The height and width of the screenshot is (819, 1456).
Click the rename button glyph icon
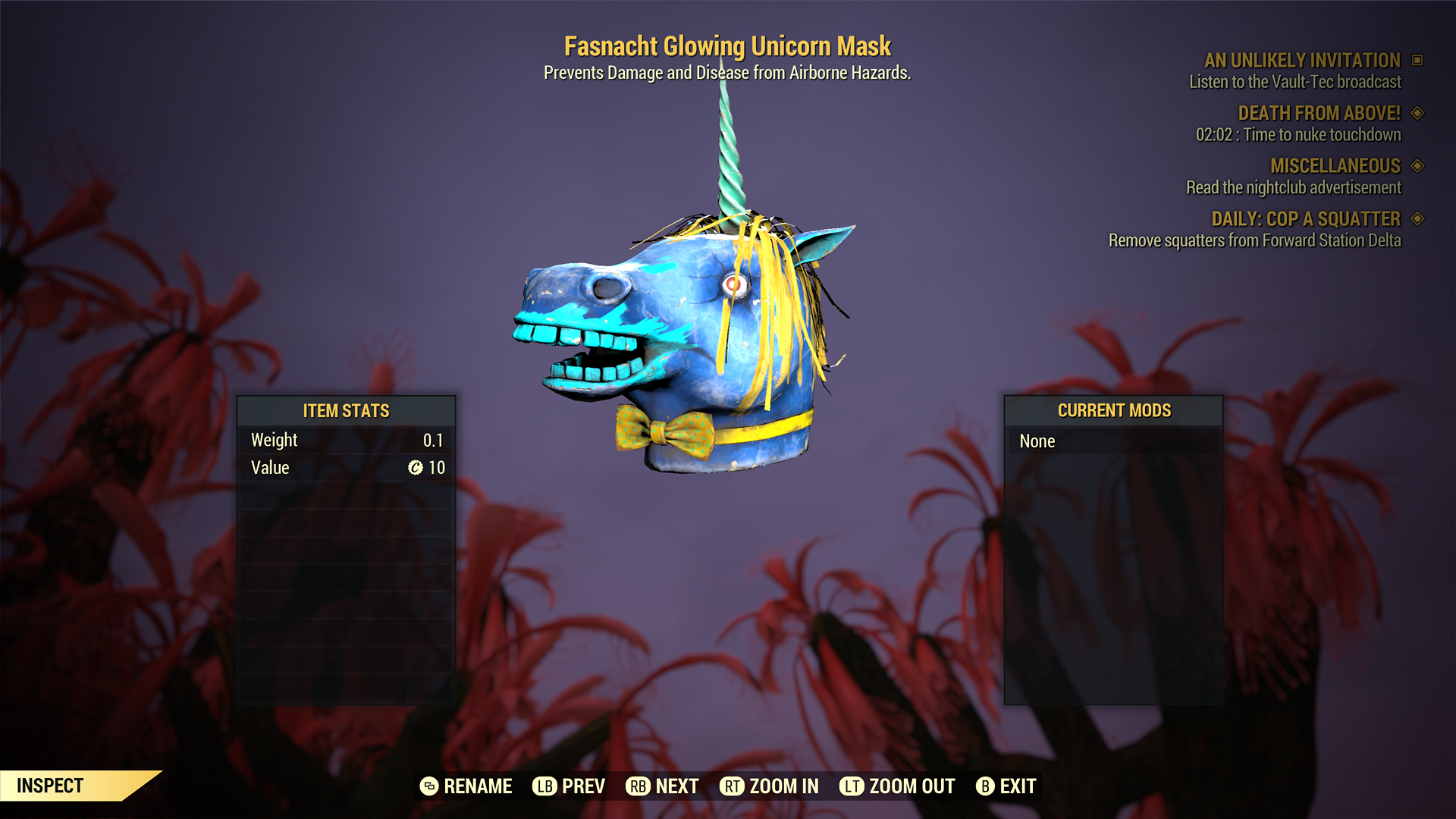click(429, 786)
